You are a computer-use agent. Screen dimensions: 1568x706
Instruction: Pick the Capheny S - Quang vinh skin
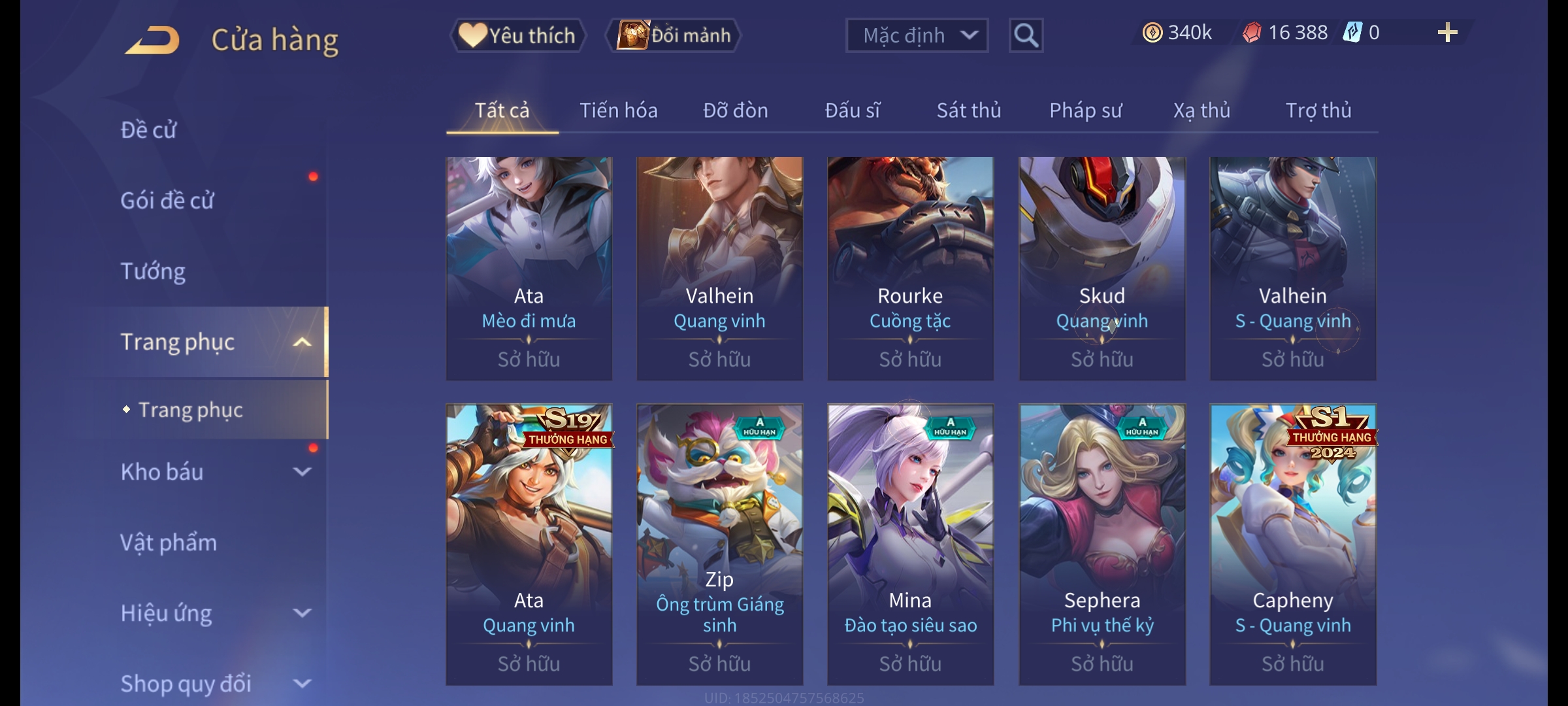(1292, 544)
